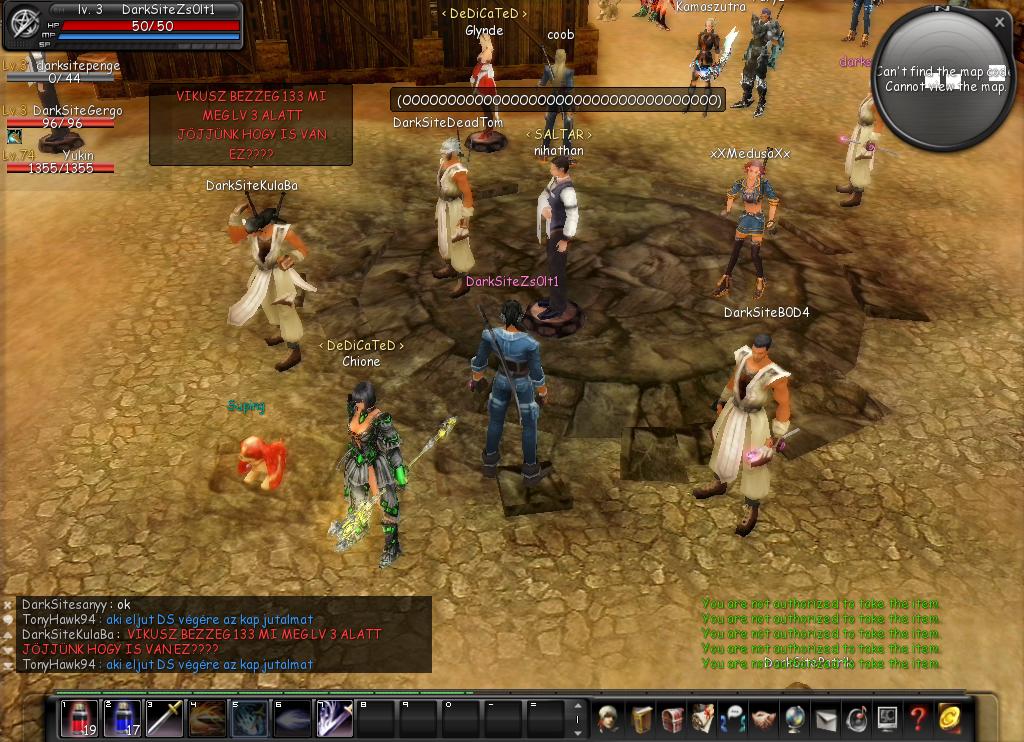
Task: Open the chat speech bubble icon
Action: point(733,718)
